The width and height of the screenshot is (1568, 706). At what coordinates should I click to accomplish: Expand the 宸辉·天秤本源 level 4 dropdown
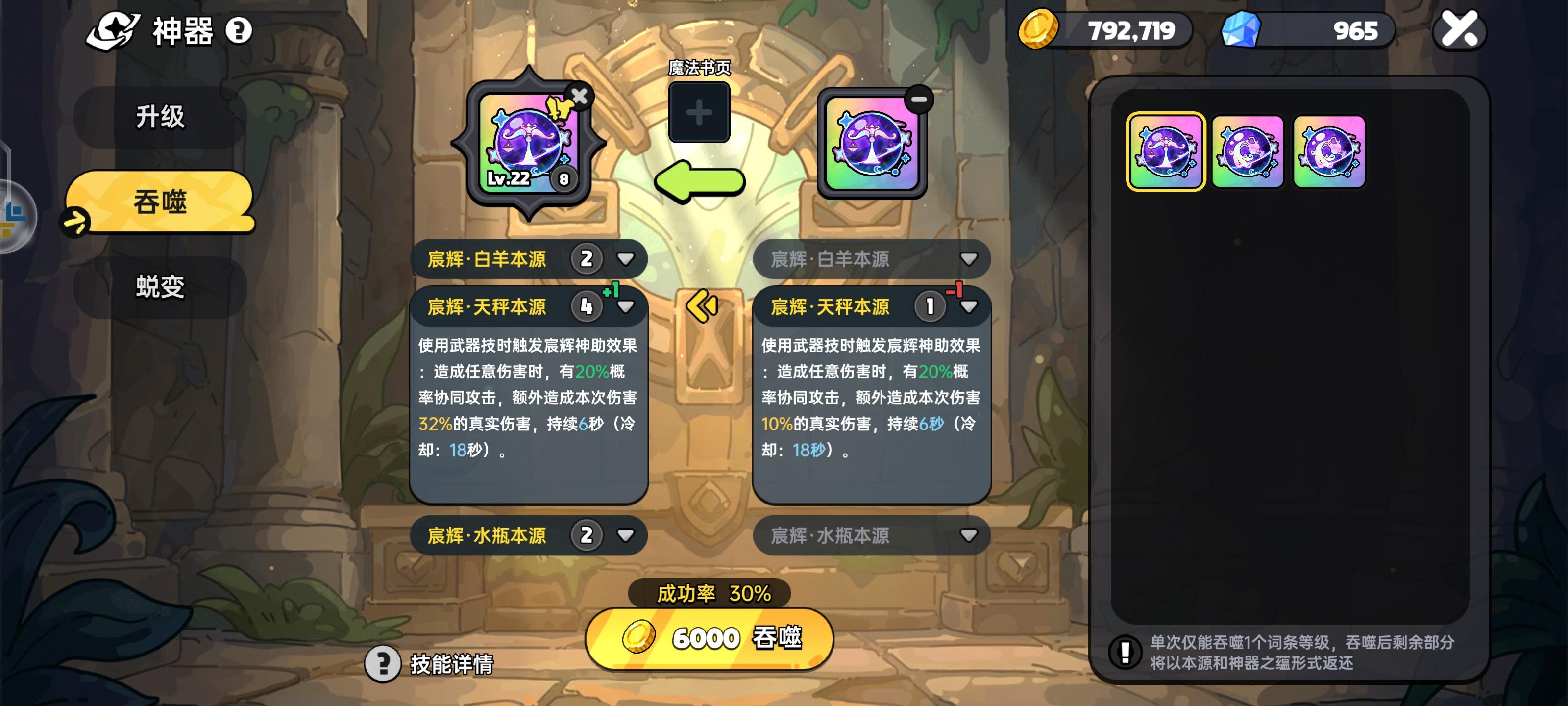click(x=625, y=307)
